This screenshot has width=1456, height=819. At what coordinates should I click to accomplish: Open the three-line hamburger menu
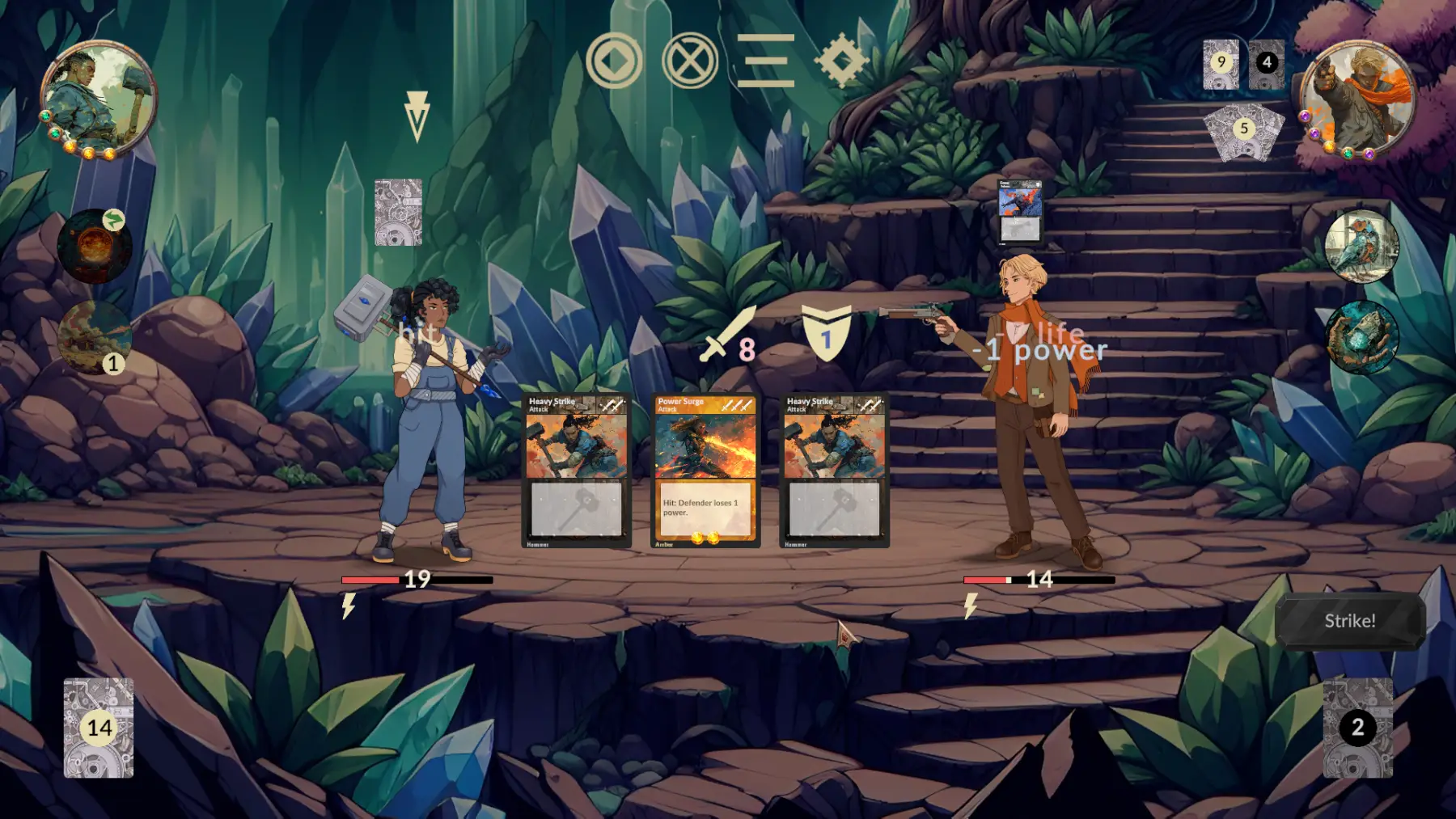tap(765, 61)
